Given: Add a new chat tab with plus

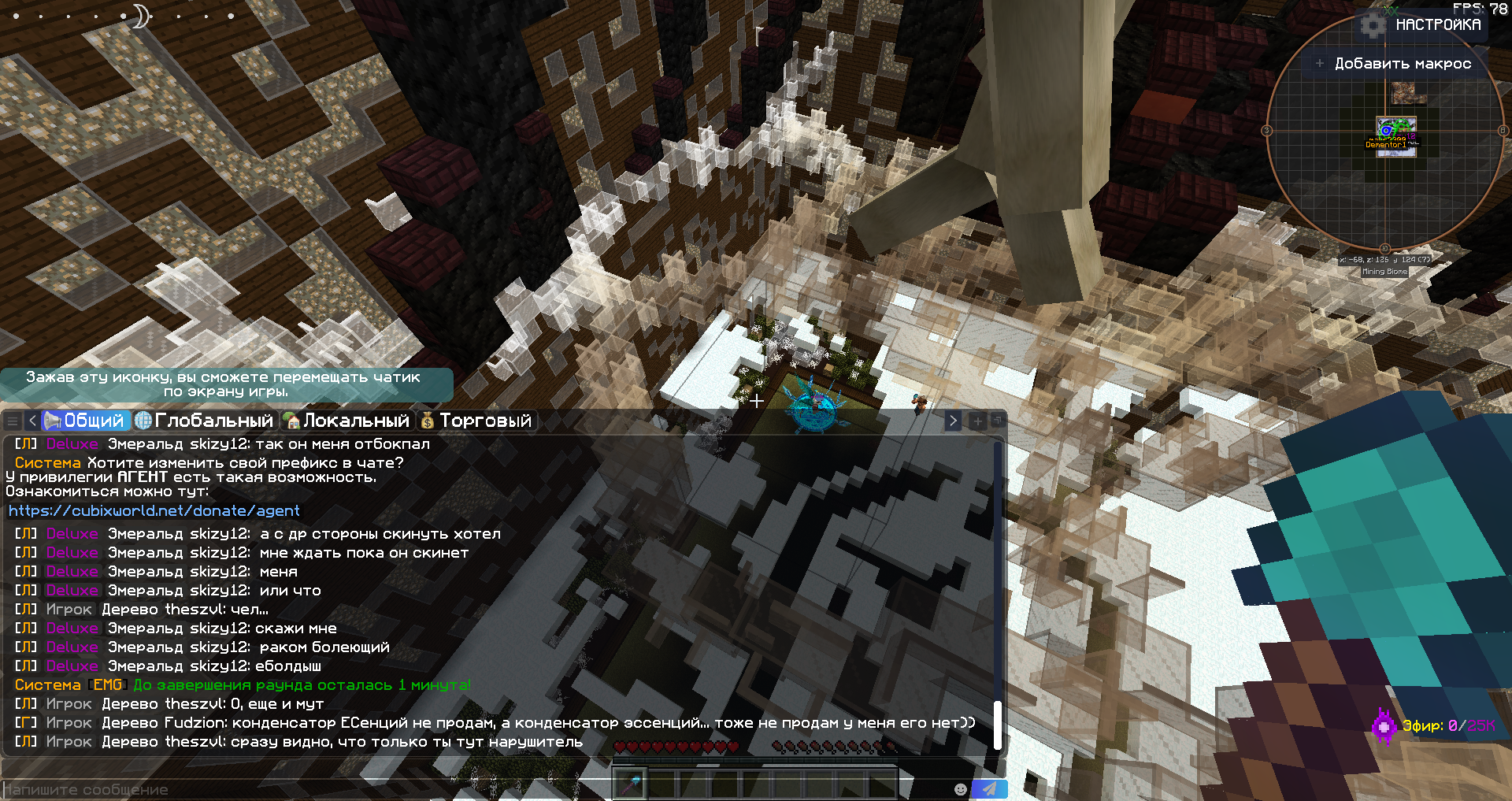Looking at the screenshot, I should pyautogui.click(x=977, y=421).
